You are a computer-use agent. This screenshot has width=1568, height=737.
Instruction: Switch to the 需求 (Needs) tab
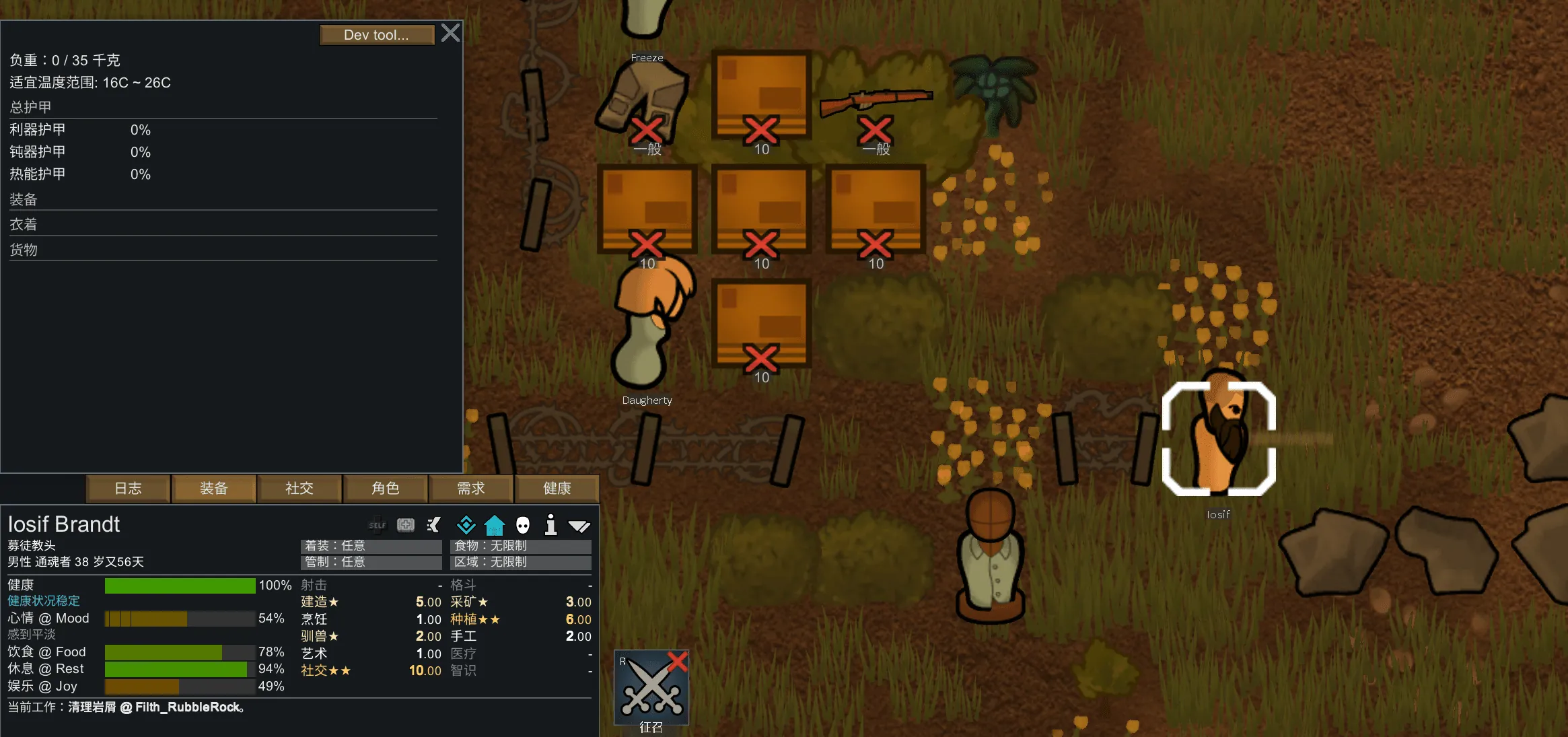tap(471, 489)
